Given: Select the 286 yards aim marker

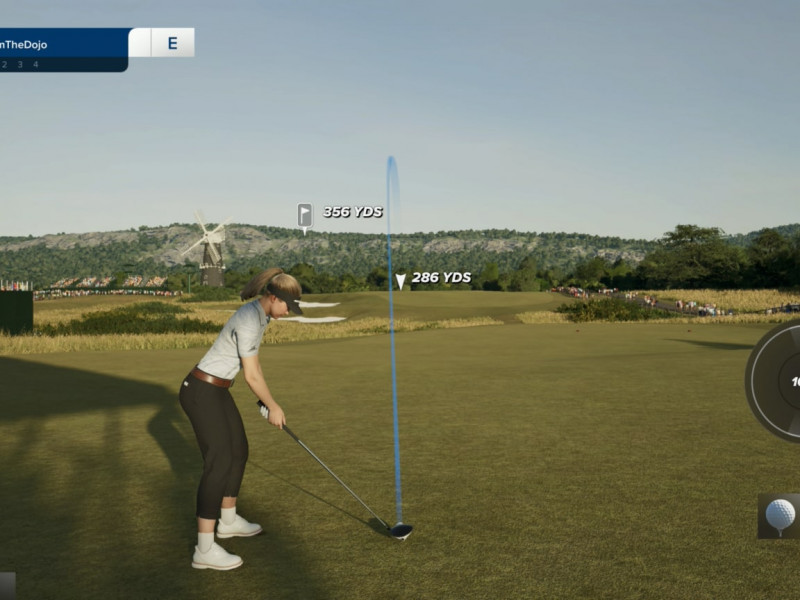Looking at the screenshot, I should 401,281.
